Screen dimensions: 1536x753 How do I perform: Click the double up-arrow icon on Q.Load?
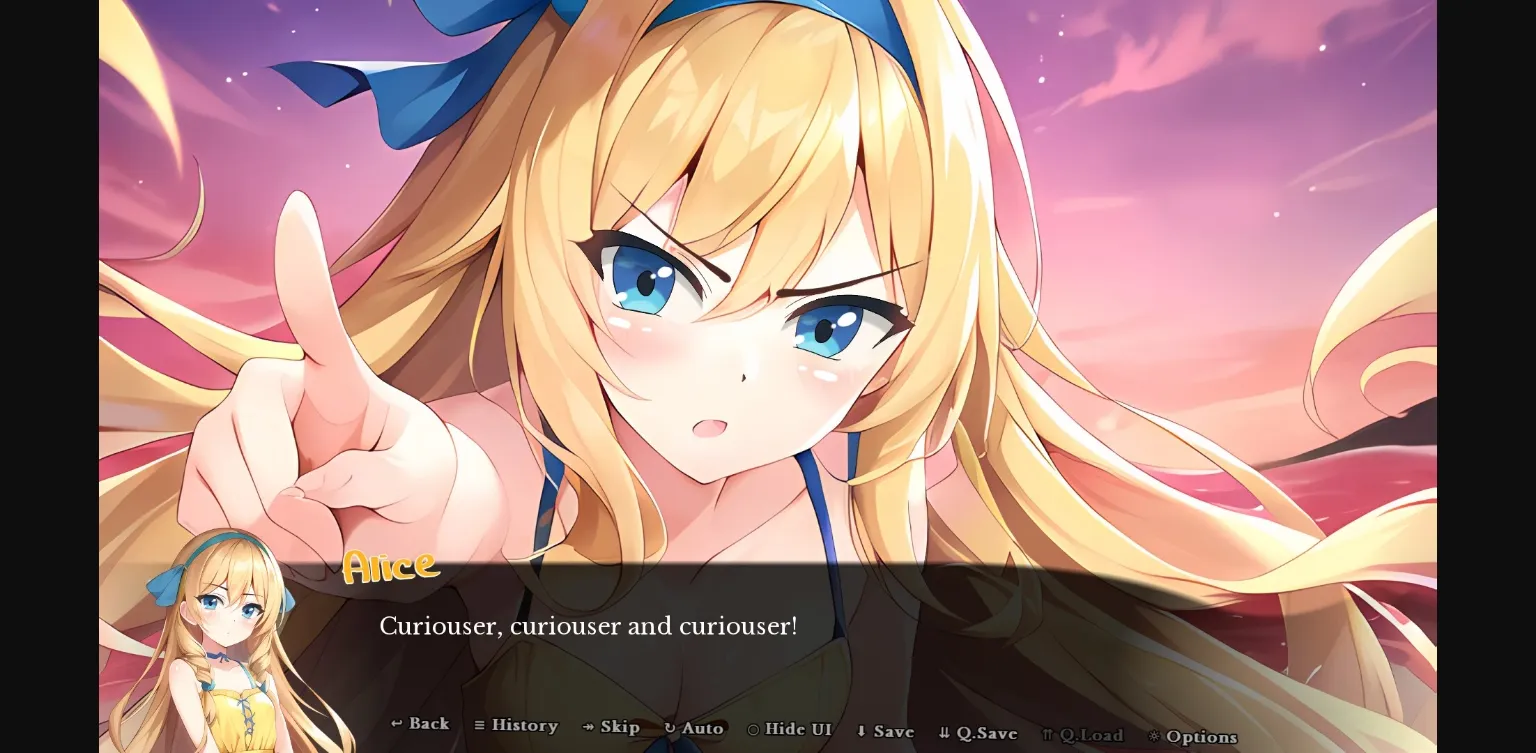click(x=1047, y=733)
